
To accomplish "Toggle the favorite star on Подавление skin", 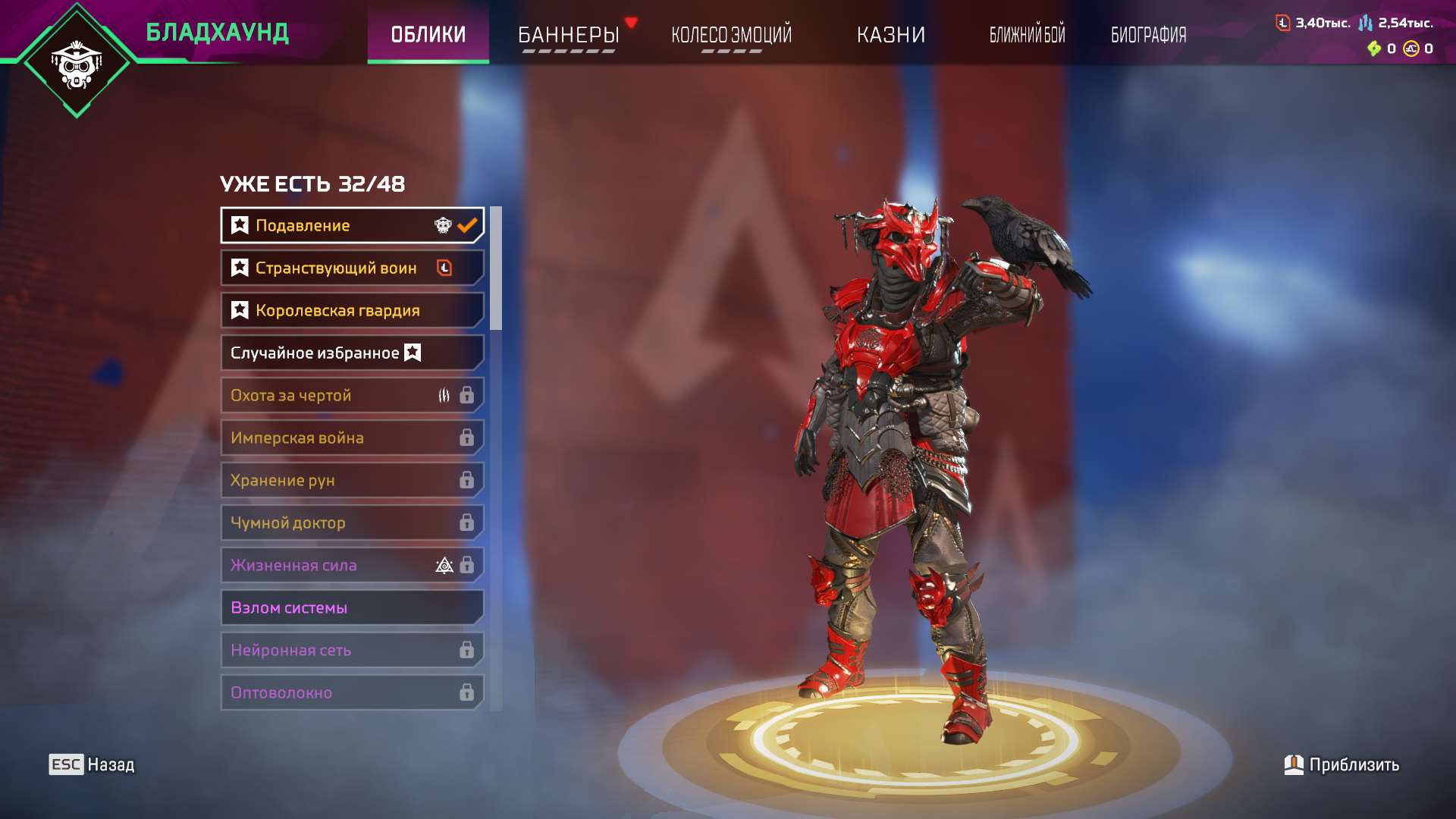I will 239,224.
